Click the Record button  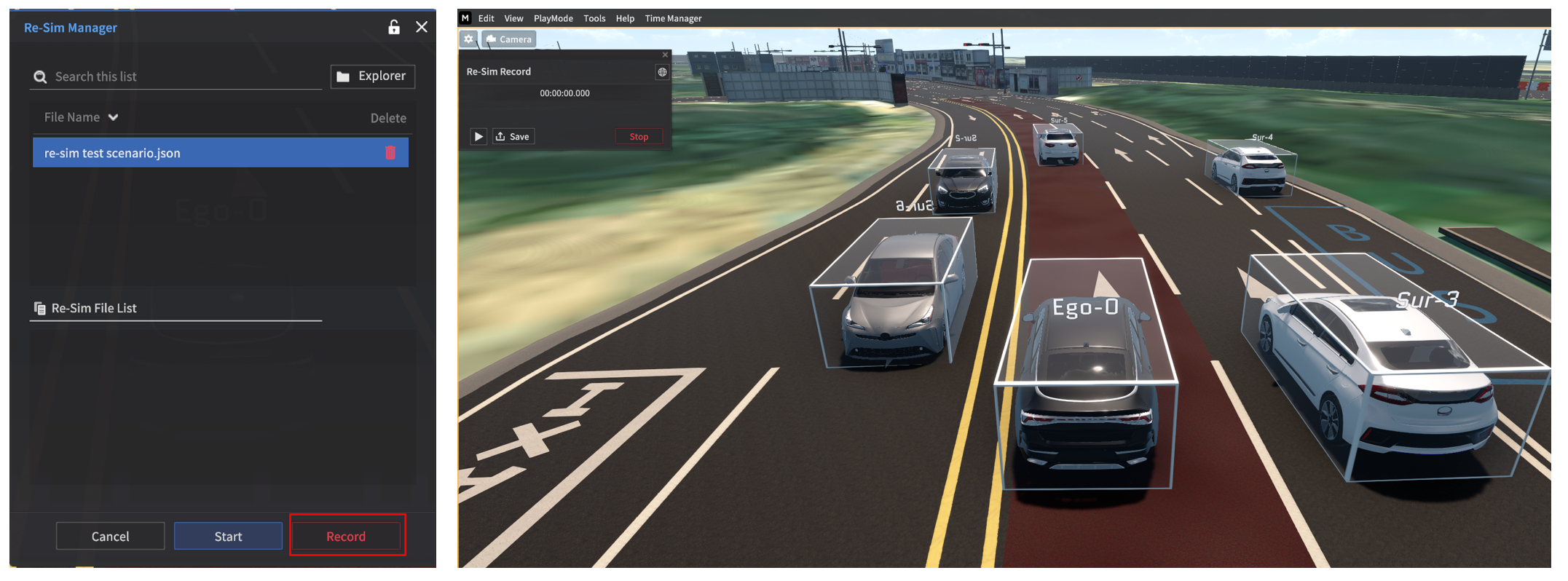tap(346, 536)
